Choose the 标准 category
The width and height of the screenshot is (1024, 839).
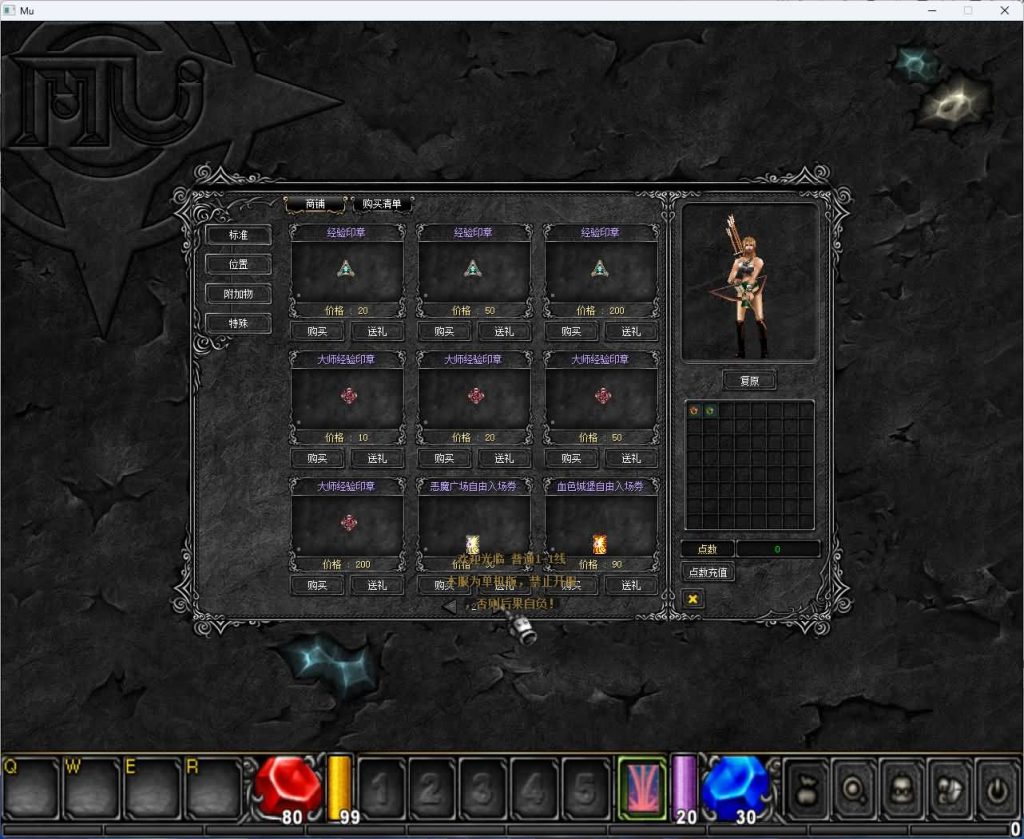(x=238, y=235)
